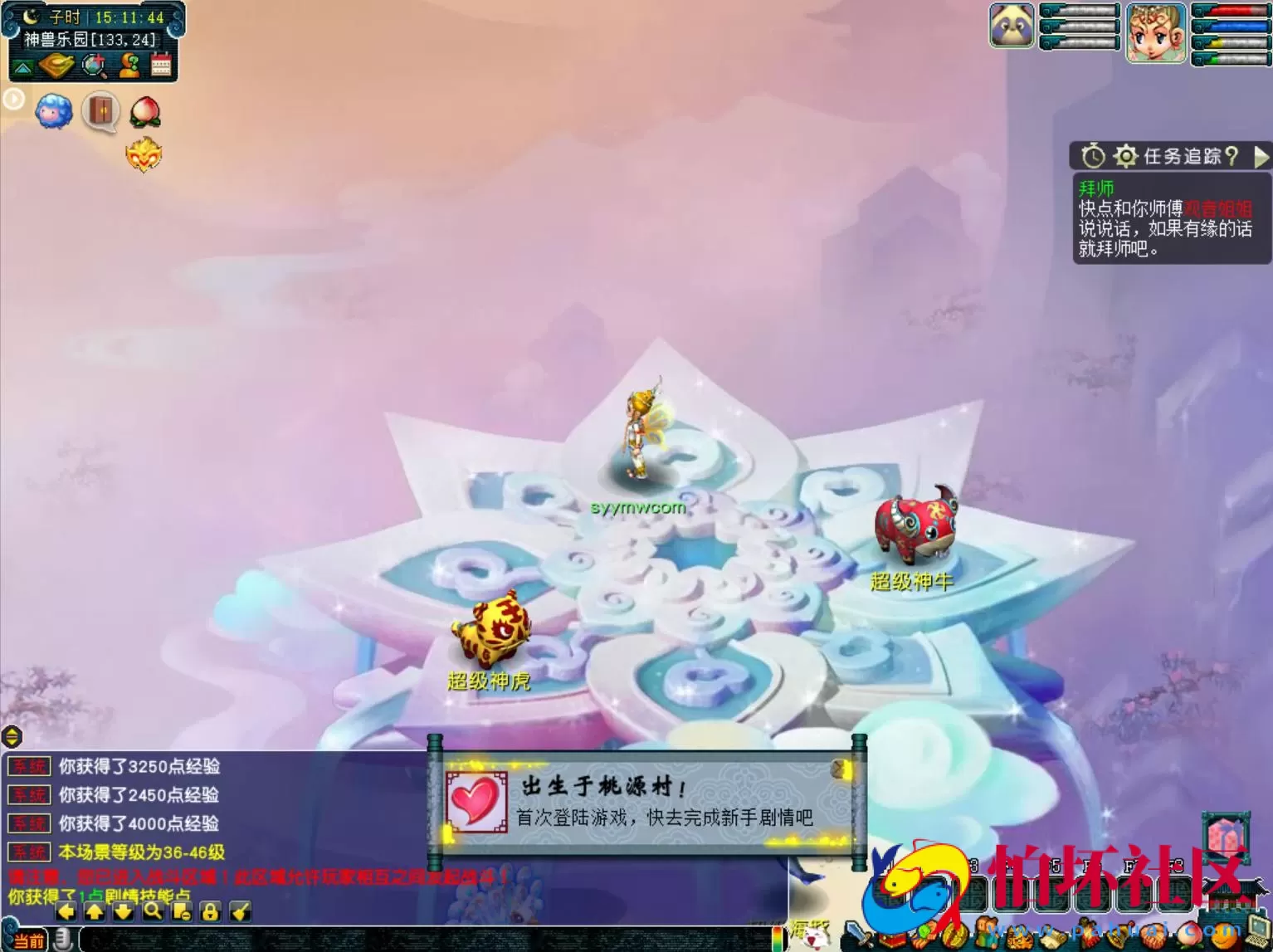The height and width of the screenshot is (952, 1273).
Task: Open the help icon with question mark figure
Action: pyautogui.click(x=129, y=64)
